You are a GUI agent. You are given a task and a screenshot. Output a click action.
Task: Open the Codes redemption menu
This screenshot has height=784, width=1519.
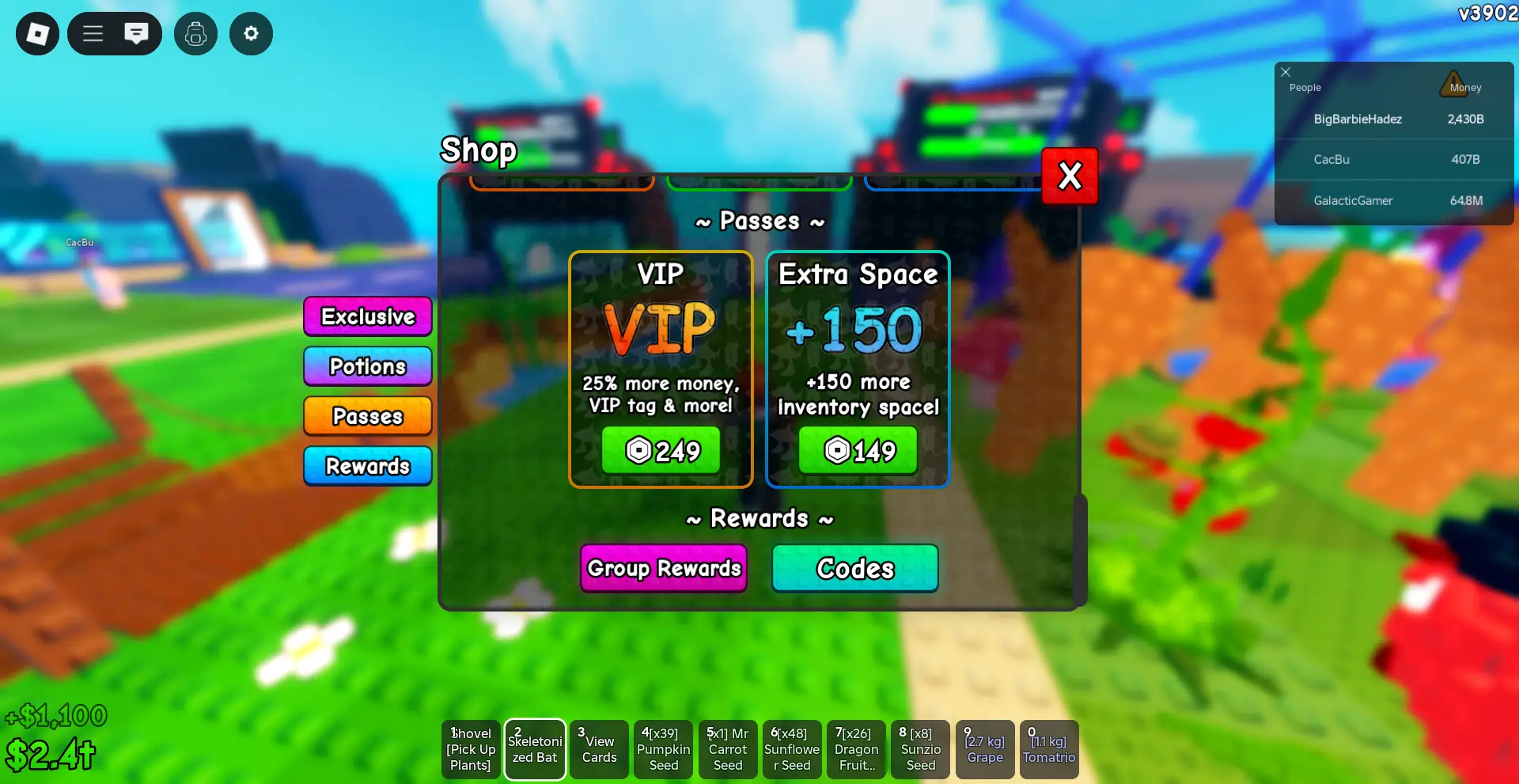pos(855,568)
